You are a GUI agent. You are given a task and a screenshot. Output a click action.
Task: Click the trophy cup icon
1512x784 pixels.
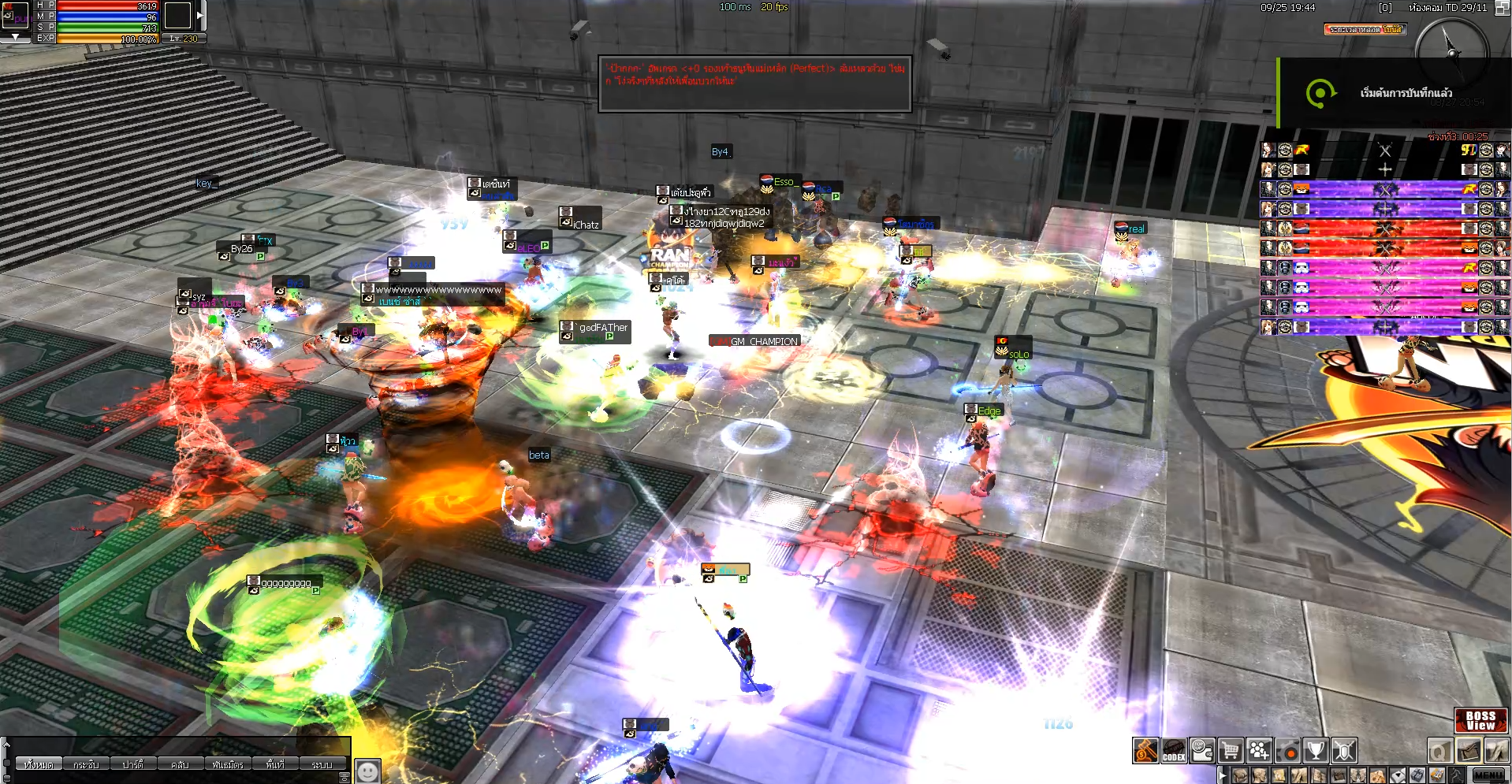pos(1316,751)
